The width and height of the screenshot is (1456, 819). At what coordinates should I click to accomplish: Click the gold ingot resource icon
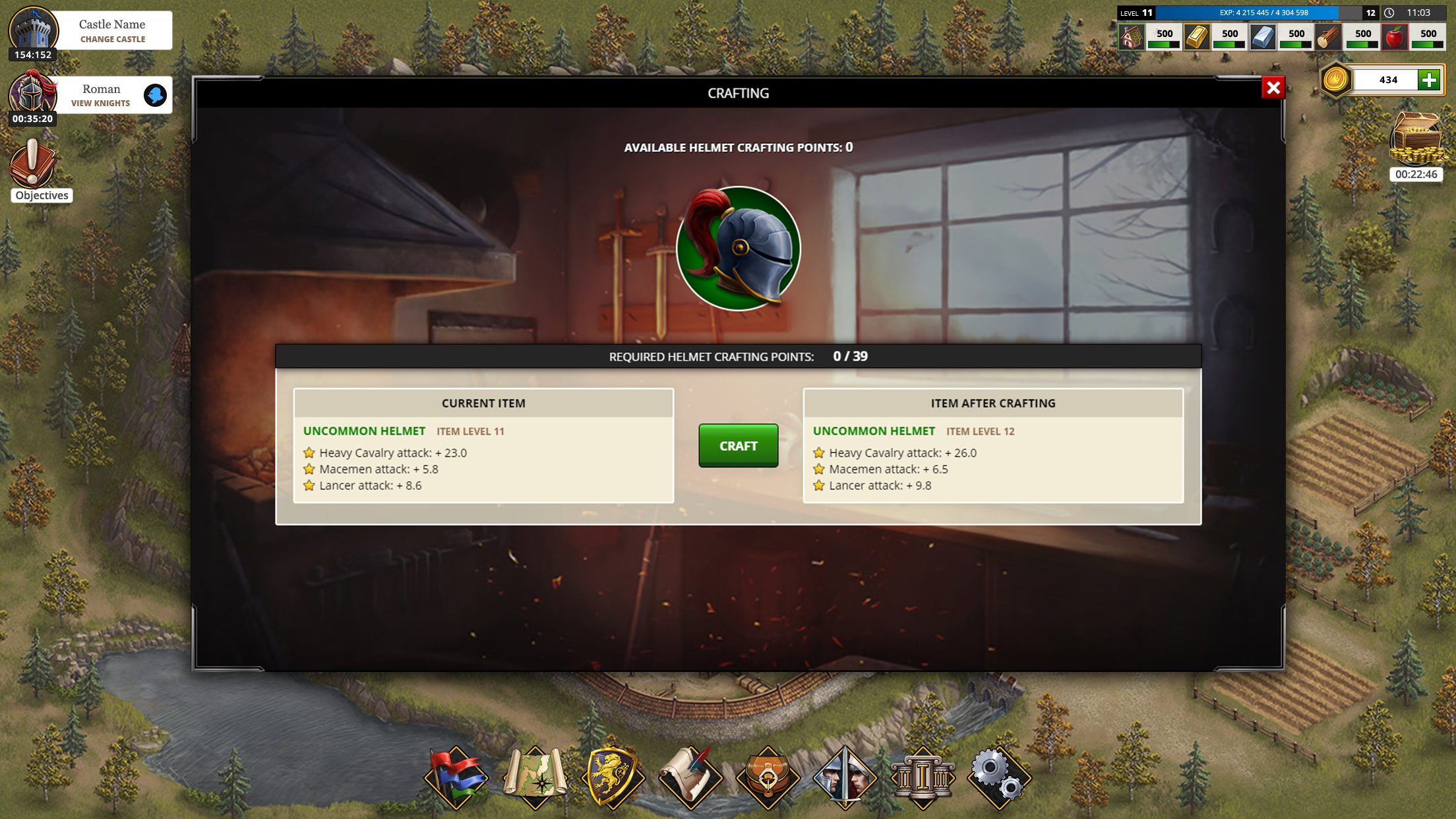click(1196, 37)
